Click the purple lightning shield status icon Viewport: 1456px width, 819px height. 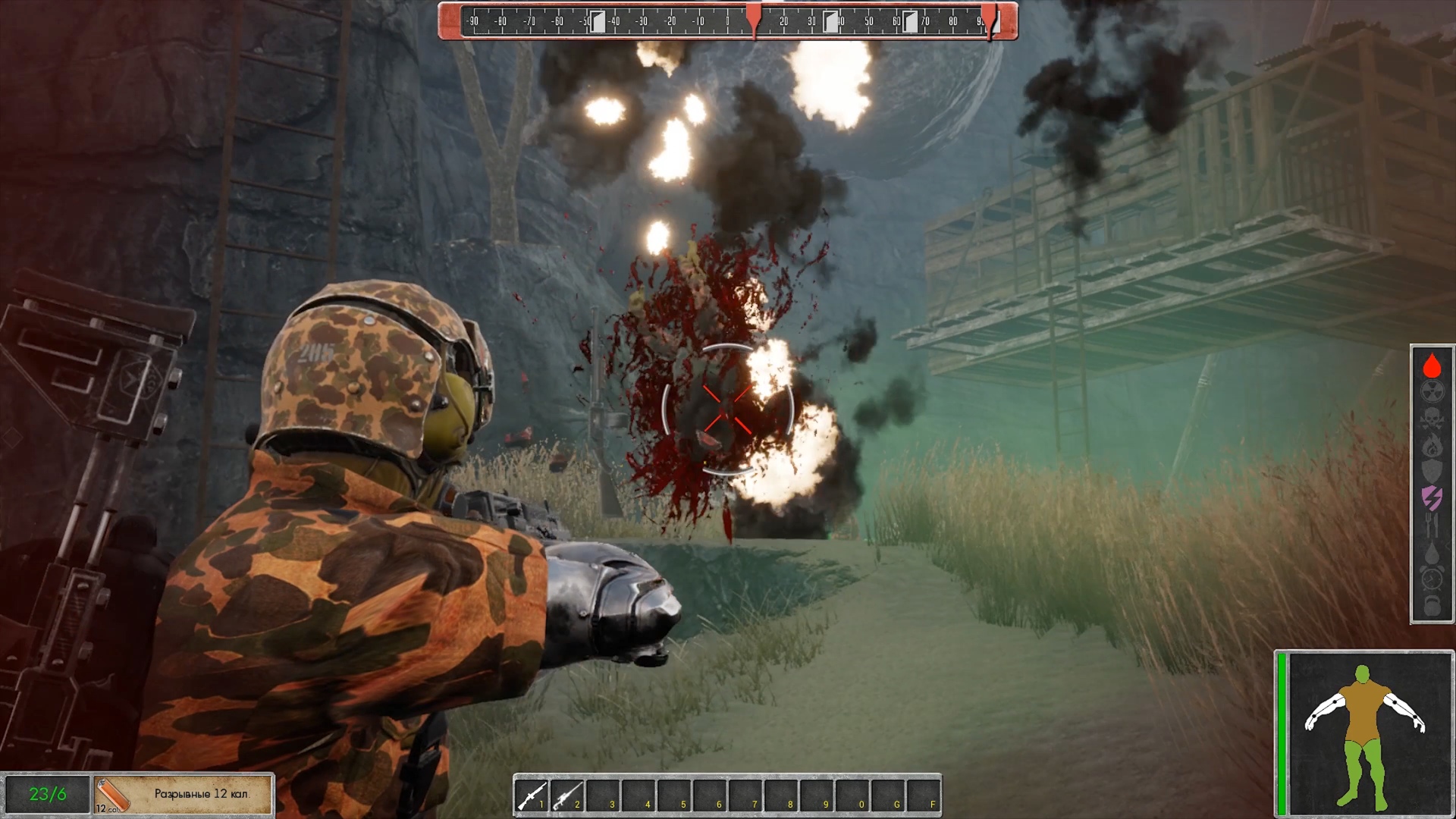point(1431,498)
